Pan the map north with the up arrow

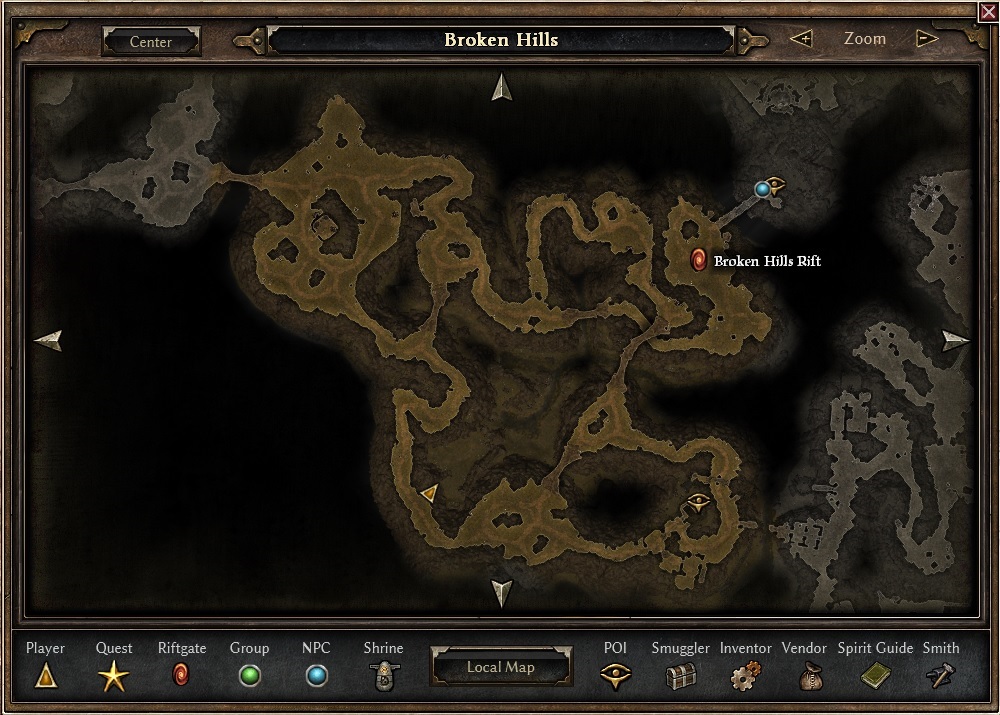501,88
